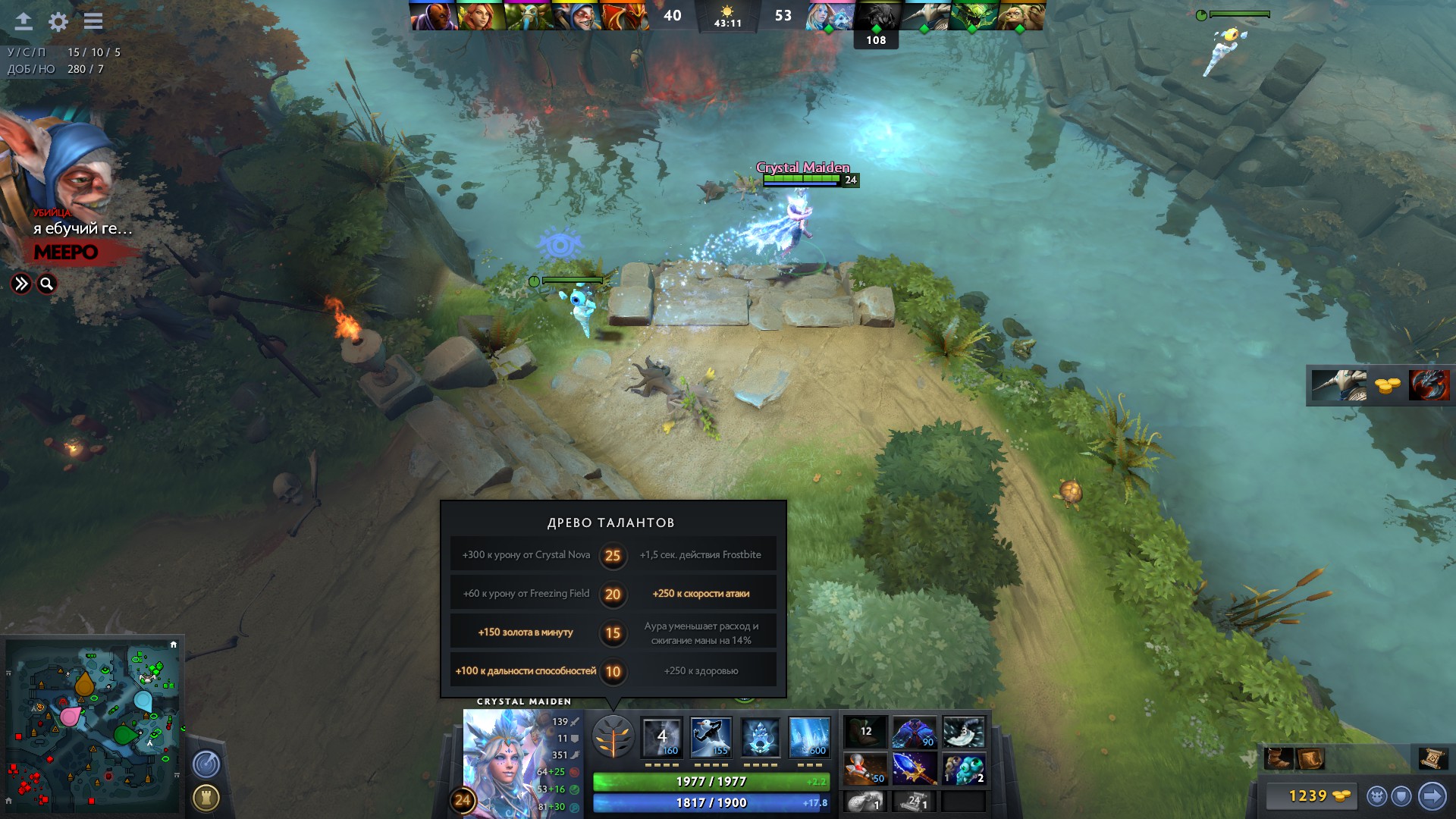The height and width of the screenshot is (819, 1456).
Task: Activate the Freezing Field ultimate
Action: pos(809,737)
